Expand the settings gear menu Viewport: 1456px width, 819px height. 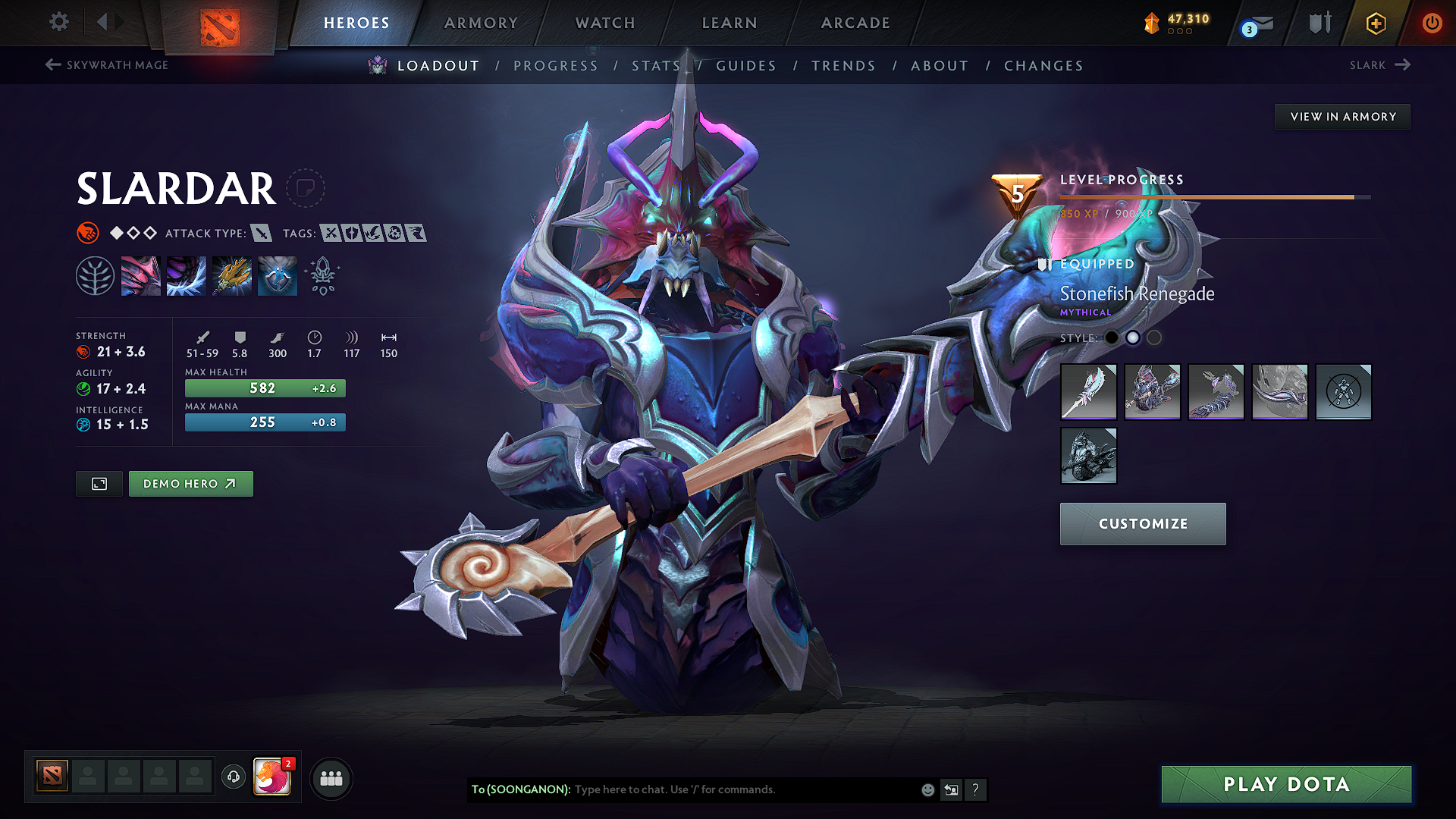58,22
